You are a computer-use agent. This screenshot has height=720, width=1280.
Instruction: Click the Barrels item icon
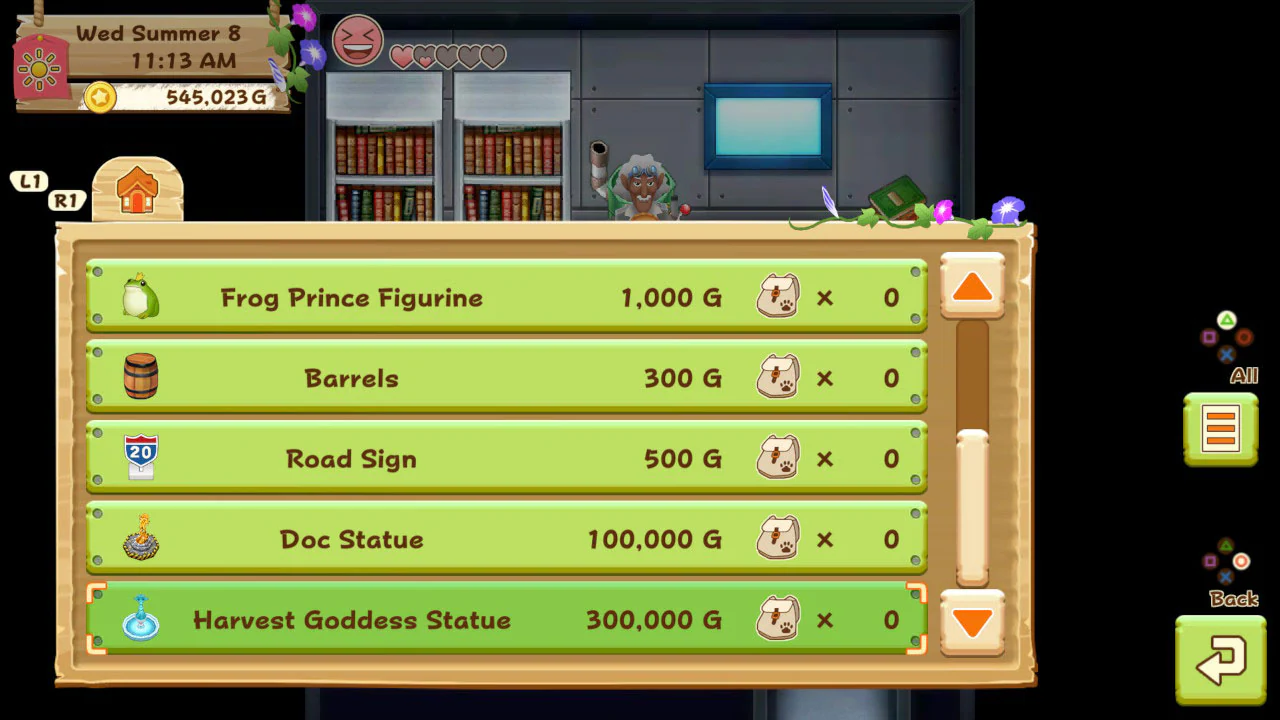pos(140,377)
